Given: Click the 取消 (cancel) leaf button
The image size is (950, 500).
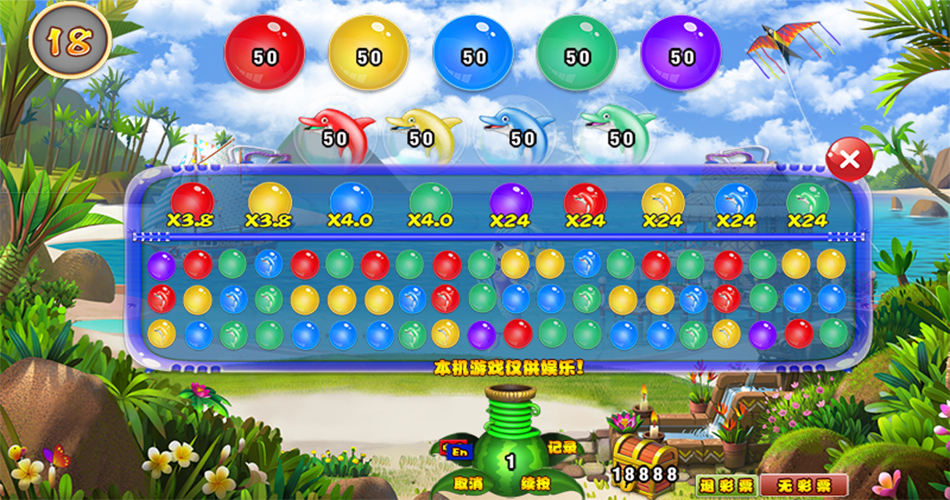Looking at the screenshot, I should [467, 480].
